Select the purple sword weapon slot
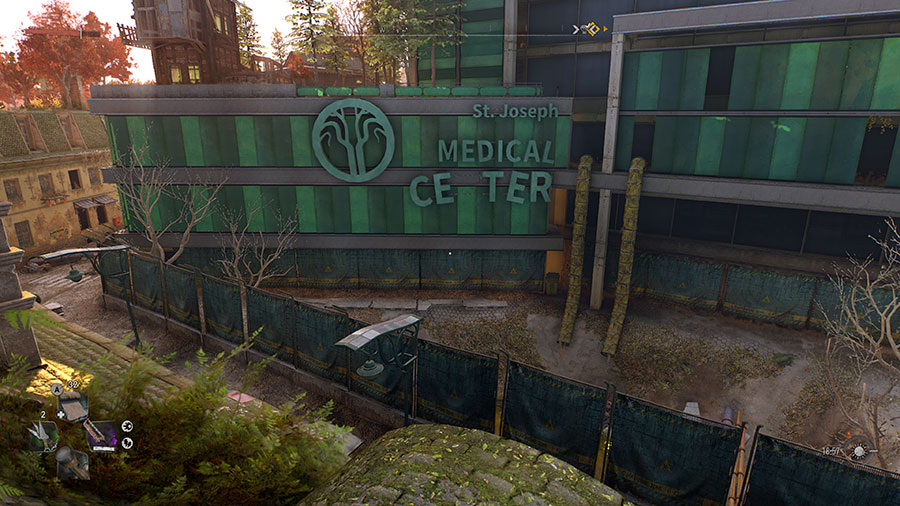The height and width of the screenshot is (506, 900). (103, 435)
